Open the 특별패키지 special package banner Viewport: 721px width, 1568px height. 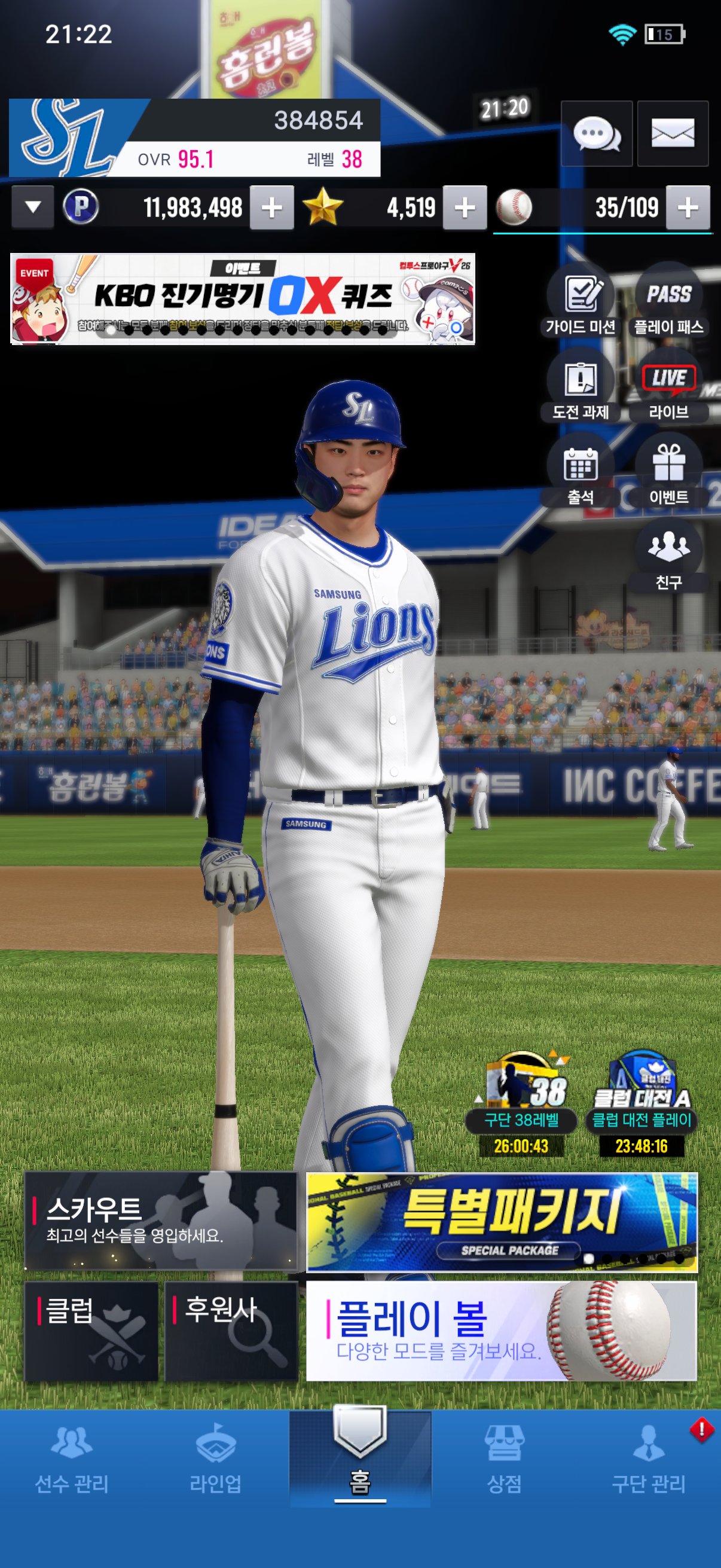[x=502, y=1222]
